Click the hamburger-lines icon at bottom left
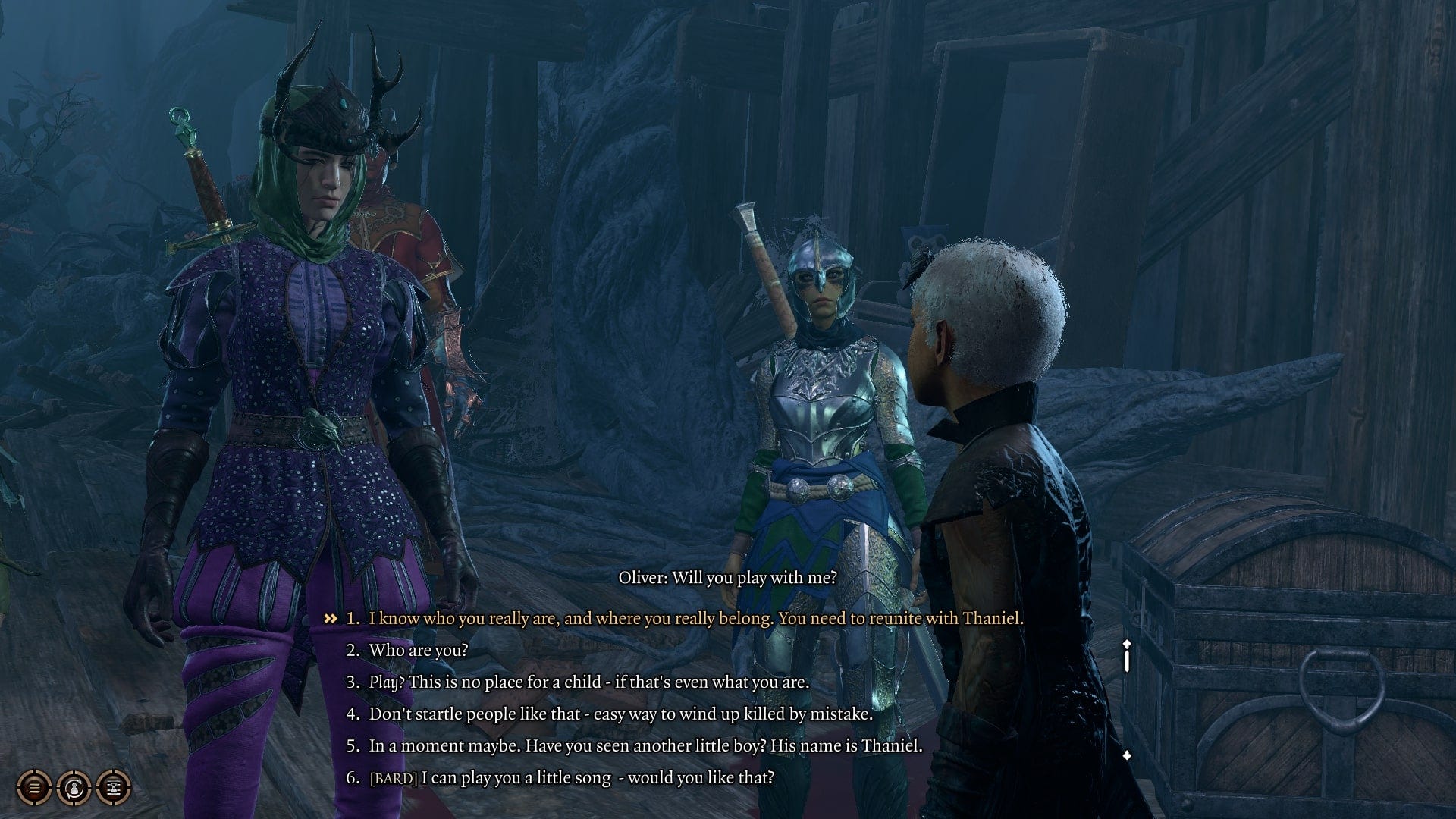This screenshot has width=1456, height=819. tap(33, 787)
